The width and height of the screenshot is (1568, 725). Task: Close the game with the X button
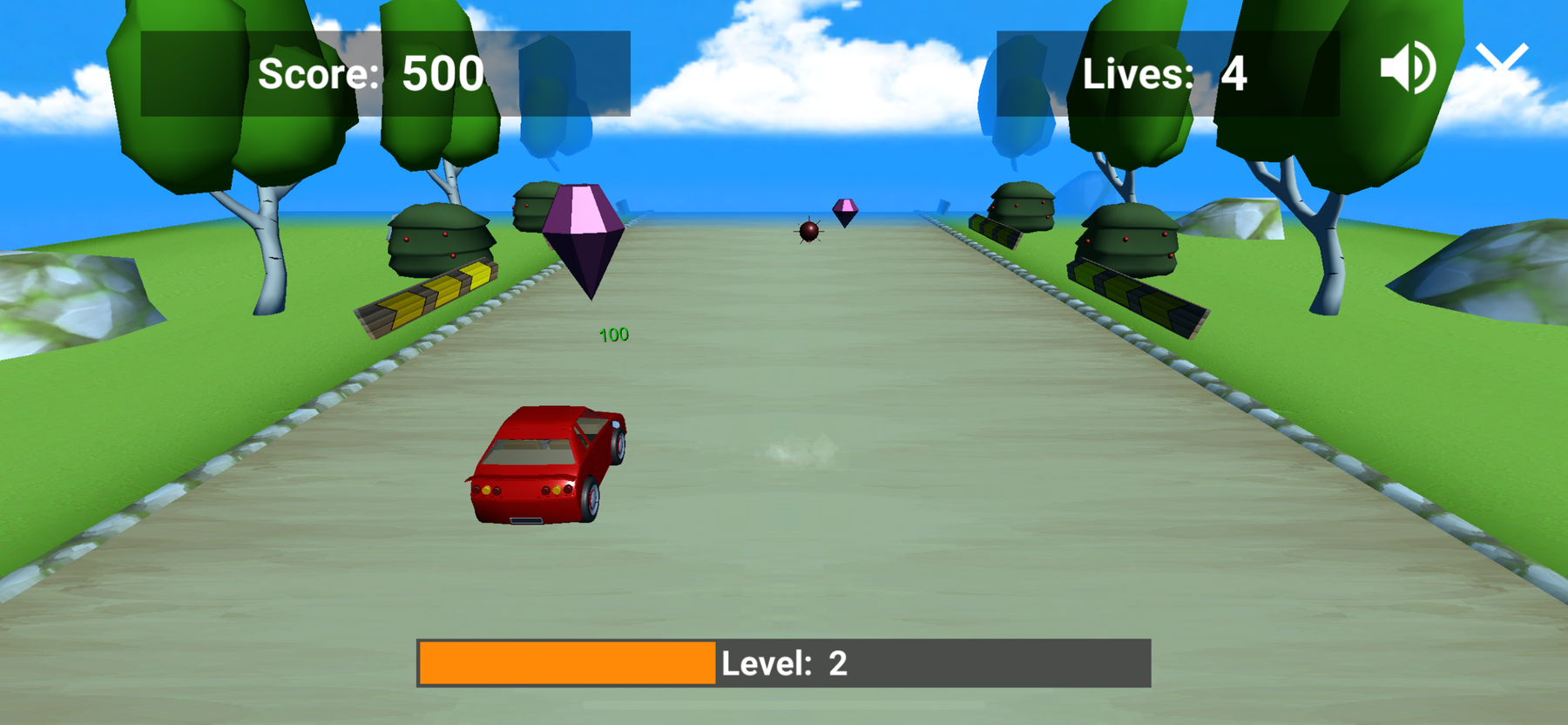[x=1503, y=61]
